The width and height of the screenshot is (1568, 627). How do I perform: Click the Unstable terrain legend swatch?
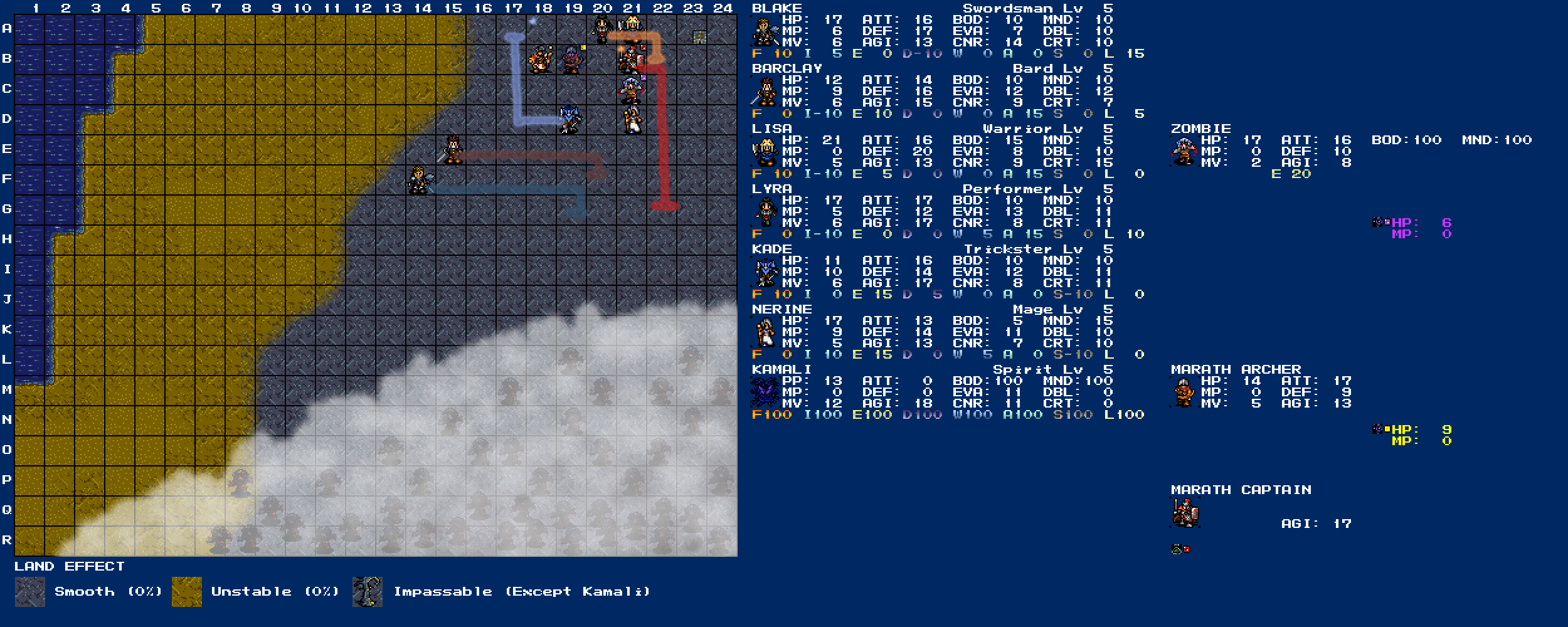click(x=187, y=592)
